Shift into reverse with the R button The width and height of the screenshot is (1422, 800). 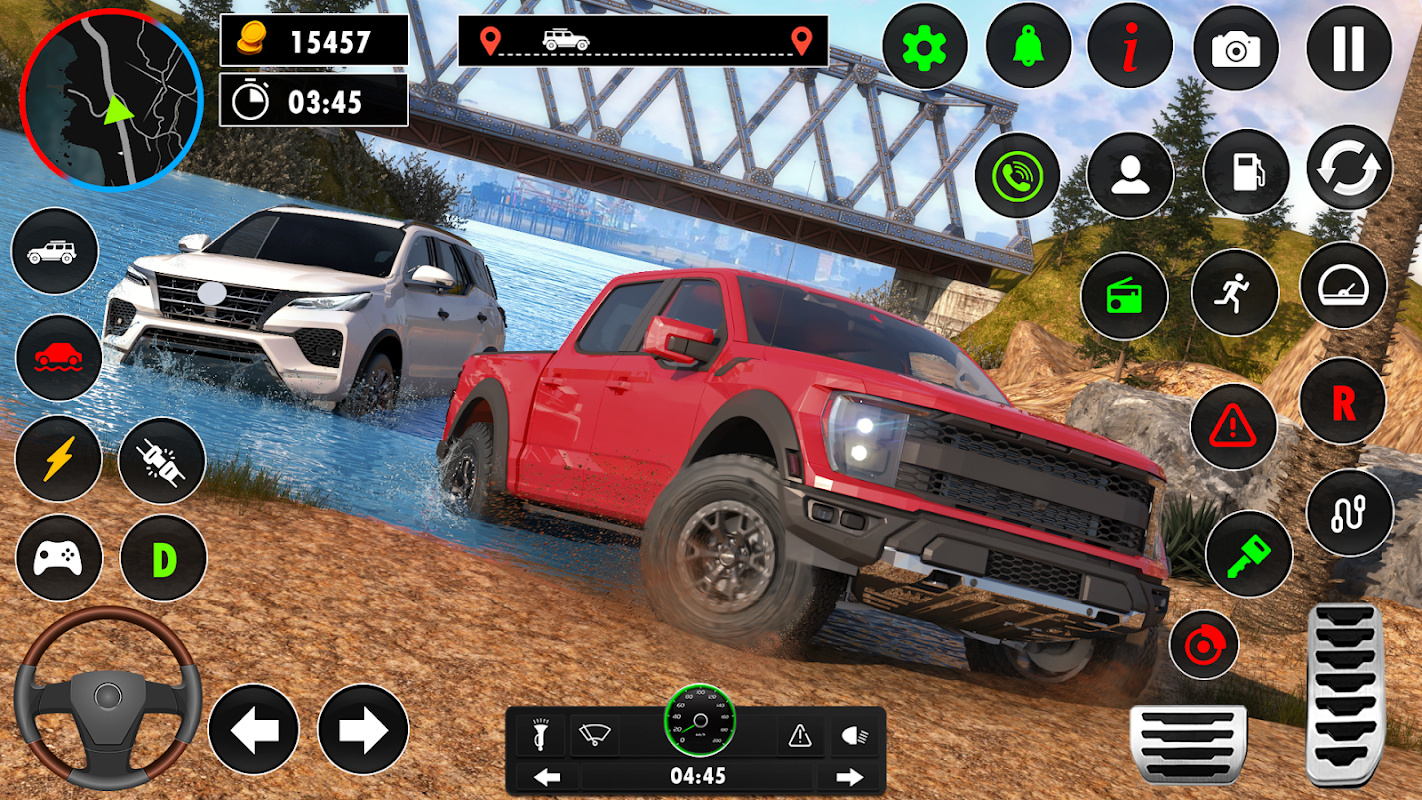(1343, 401)
